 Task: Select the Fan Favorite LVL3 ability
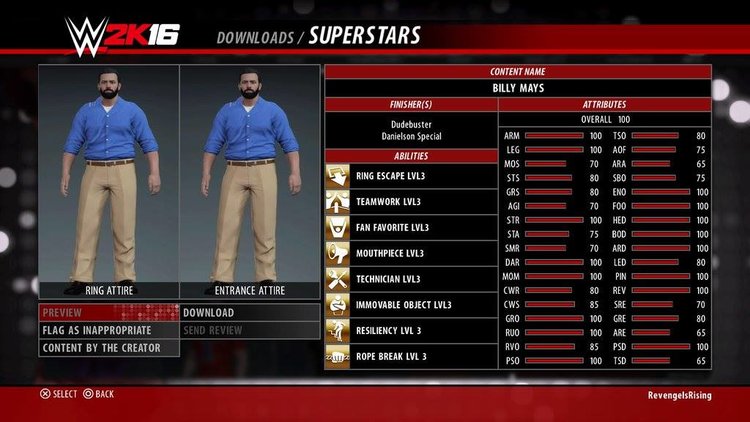point(410,227)
